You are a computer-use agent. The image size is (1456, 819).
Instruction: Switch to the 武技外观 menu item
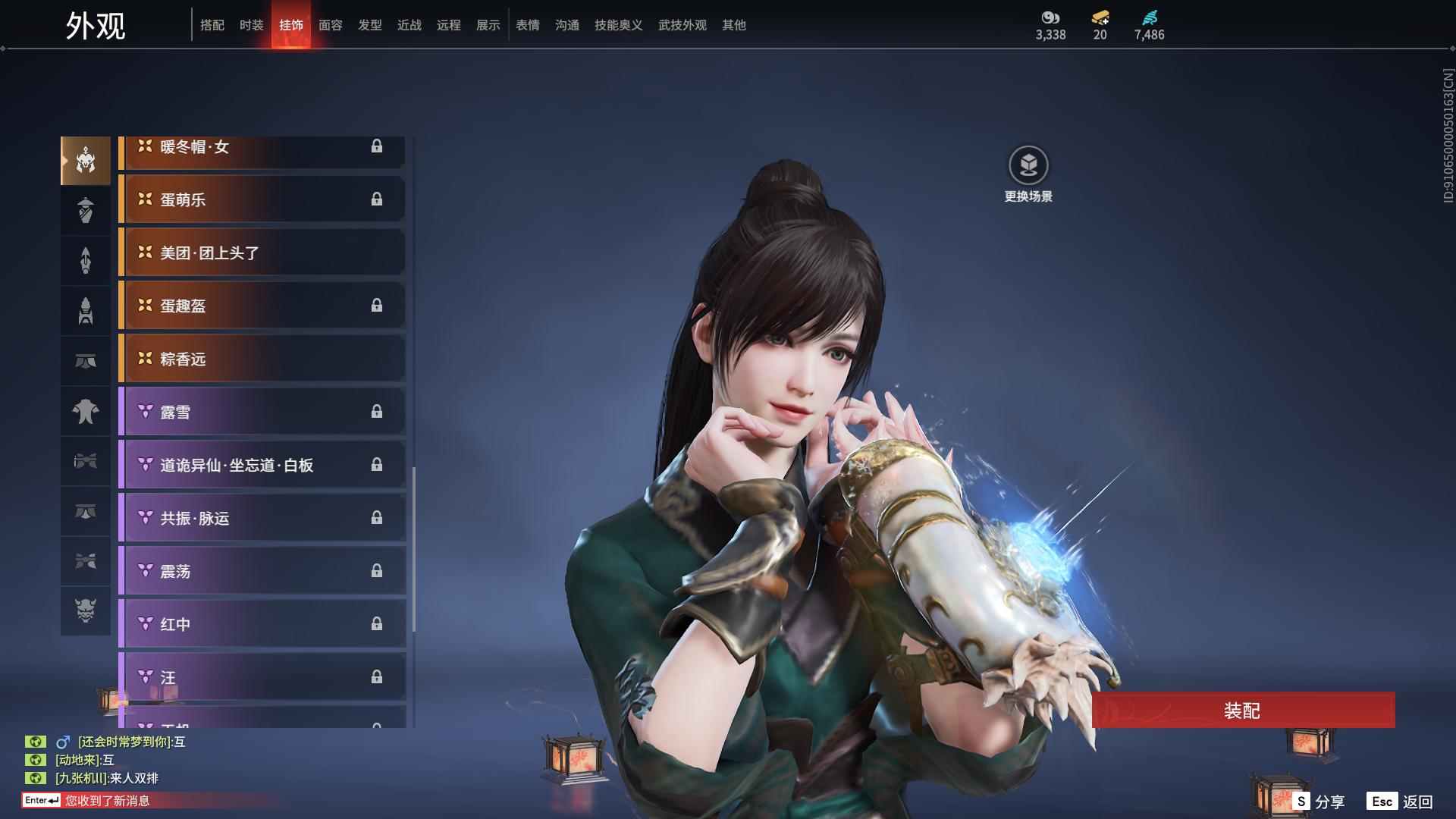click(681, 24)
